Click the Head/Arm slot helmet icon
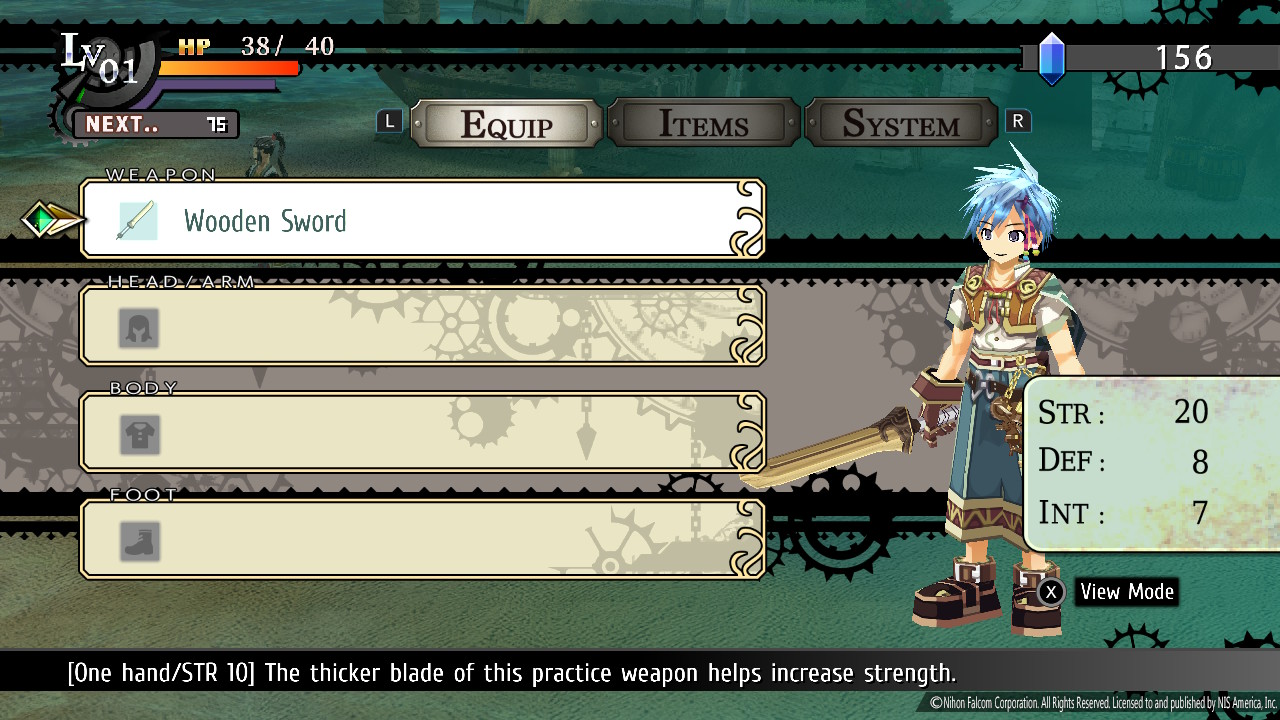 [x=138, y=327]
